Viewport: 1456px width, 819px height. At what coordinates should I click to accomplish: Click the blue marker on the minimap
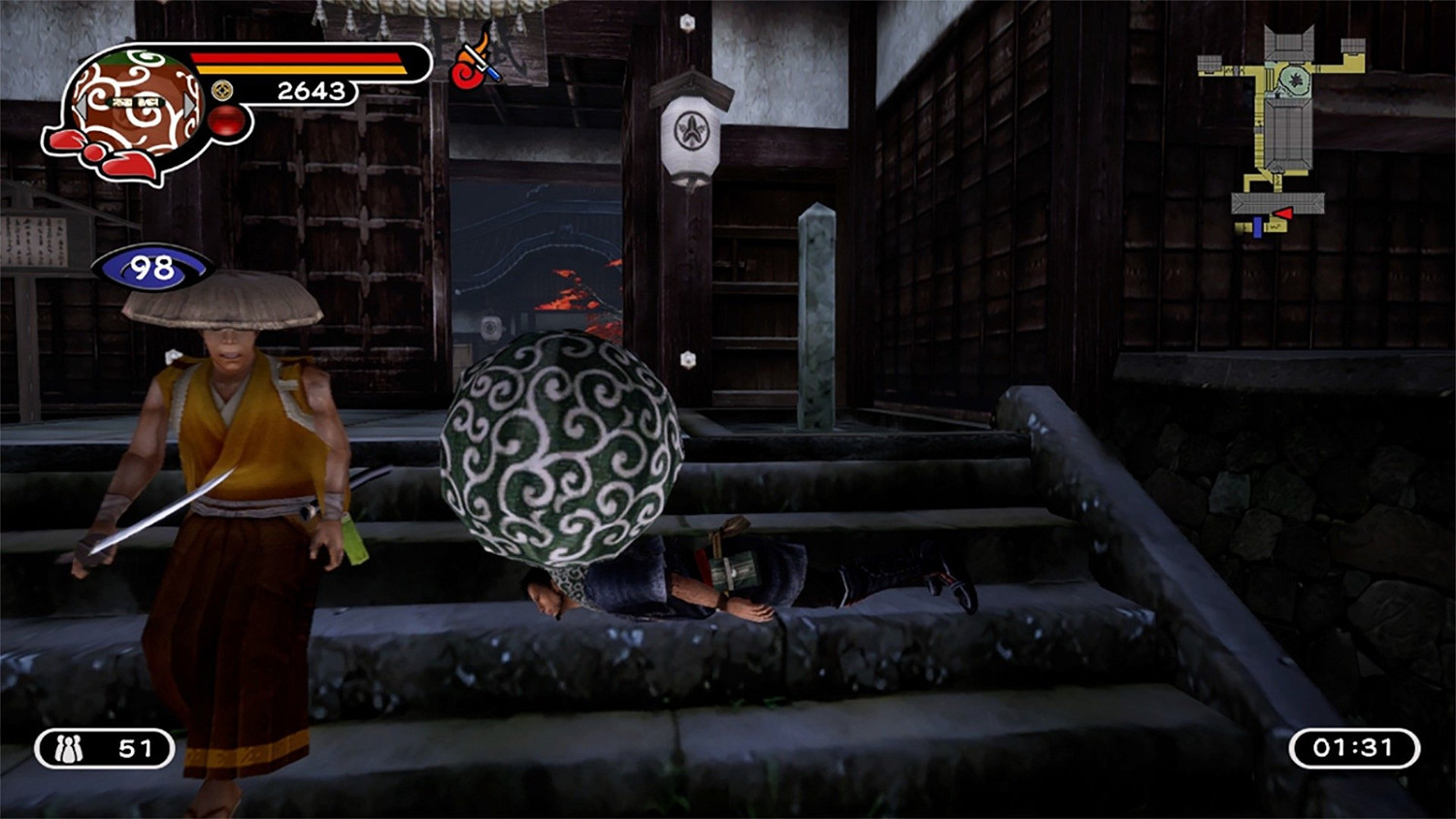(x=1256, y=225)
